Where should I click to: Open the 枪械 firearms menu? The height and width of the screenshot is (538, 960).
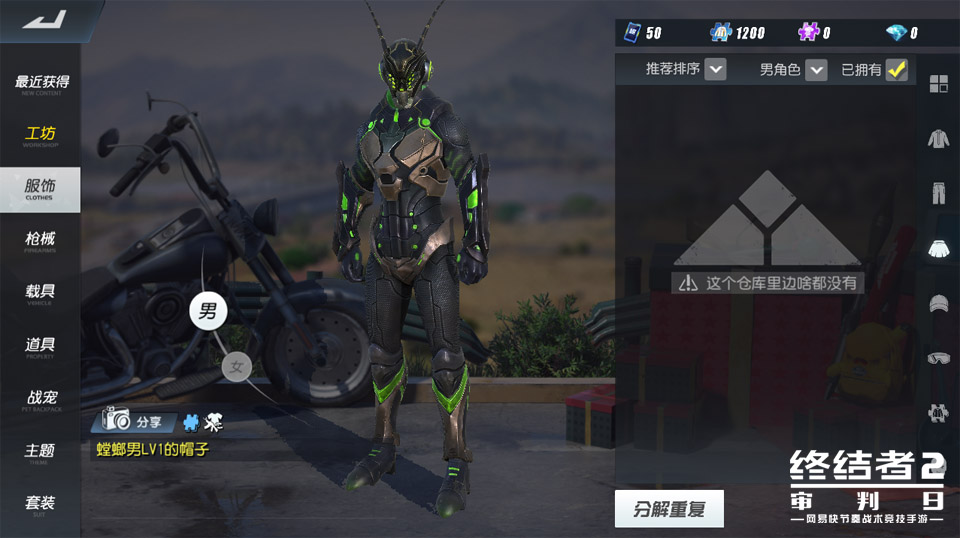pyautogui.click(x=40, y=241)
